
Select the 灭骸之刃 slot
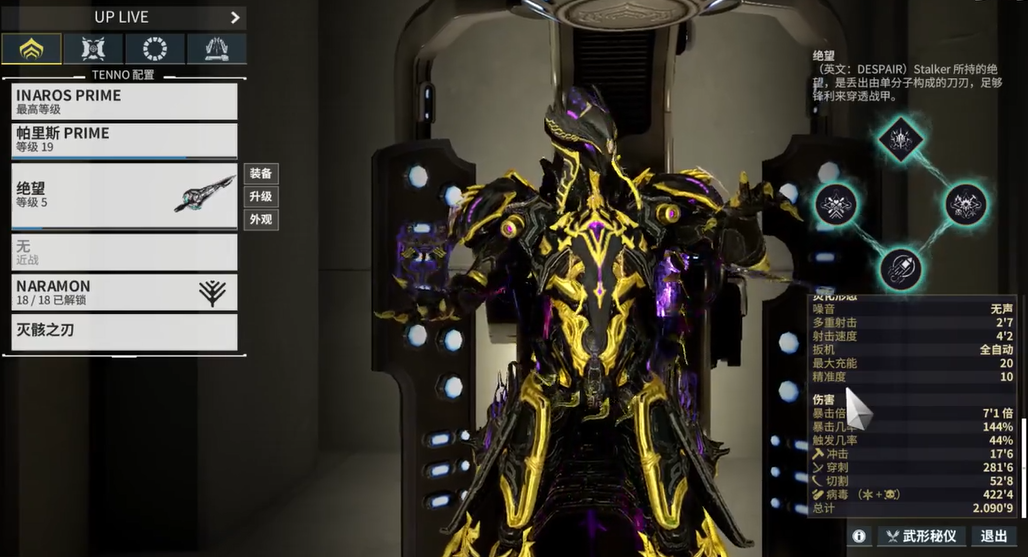(124, 331)
